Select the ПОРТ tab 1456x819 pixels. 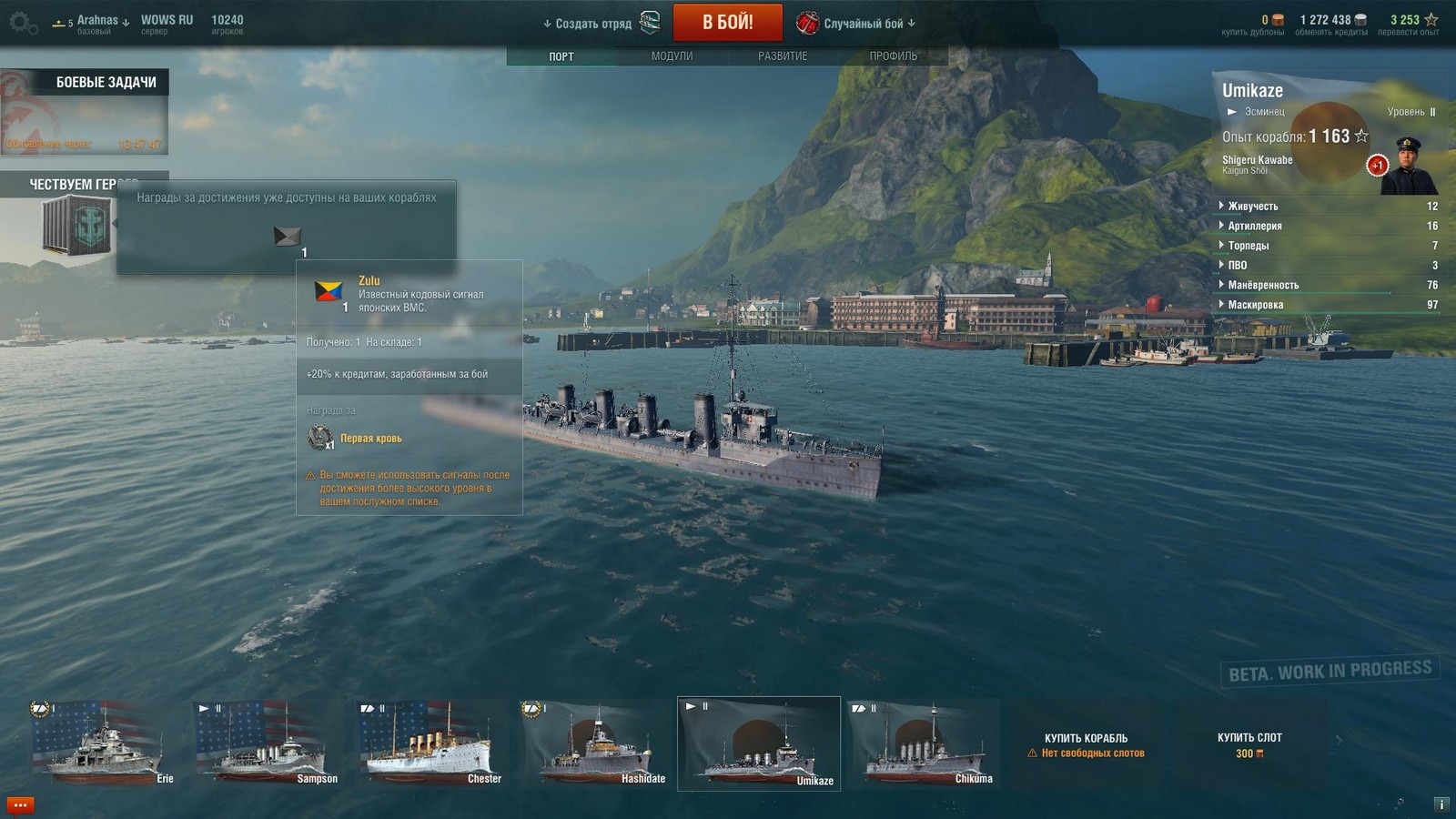coord(561,56)
